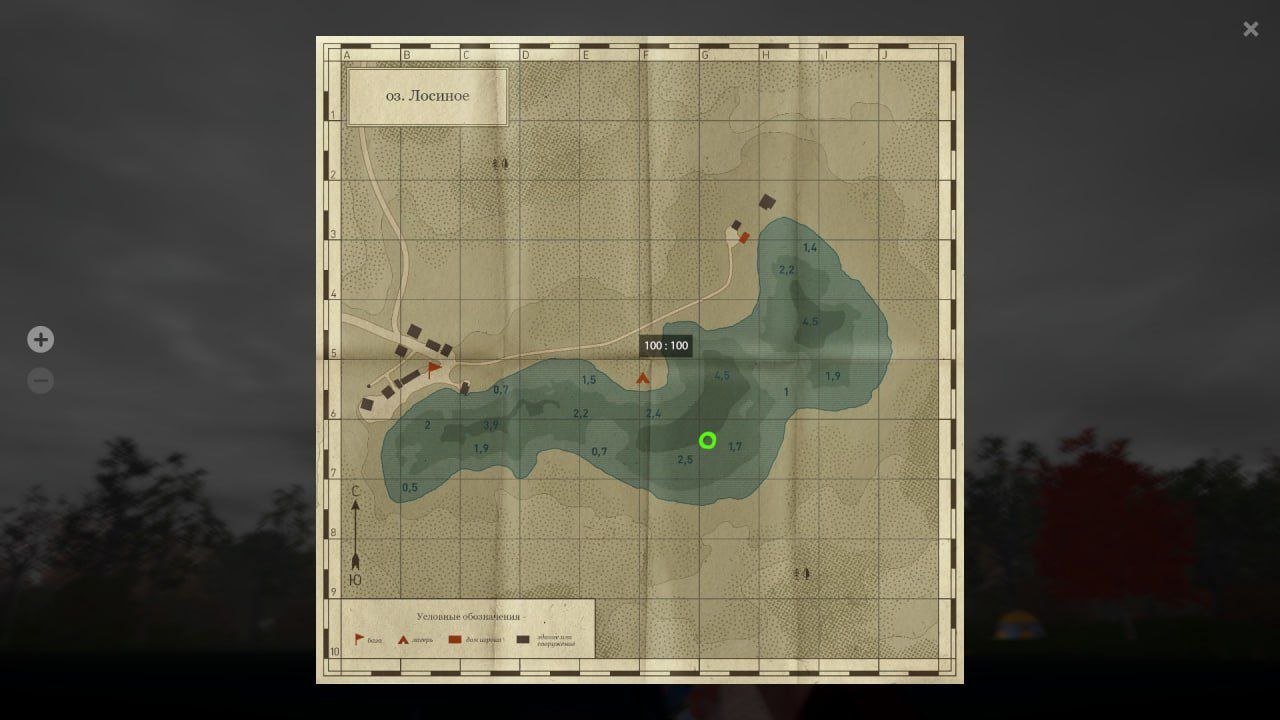The height and width of the screenshot is (720, 1280).
Task: Select the green circle position marker
Action: pos(707,440)
